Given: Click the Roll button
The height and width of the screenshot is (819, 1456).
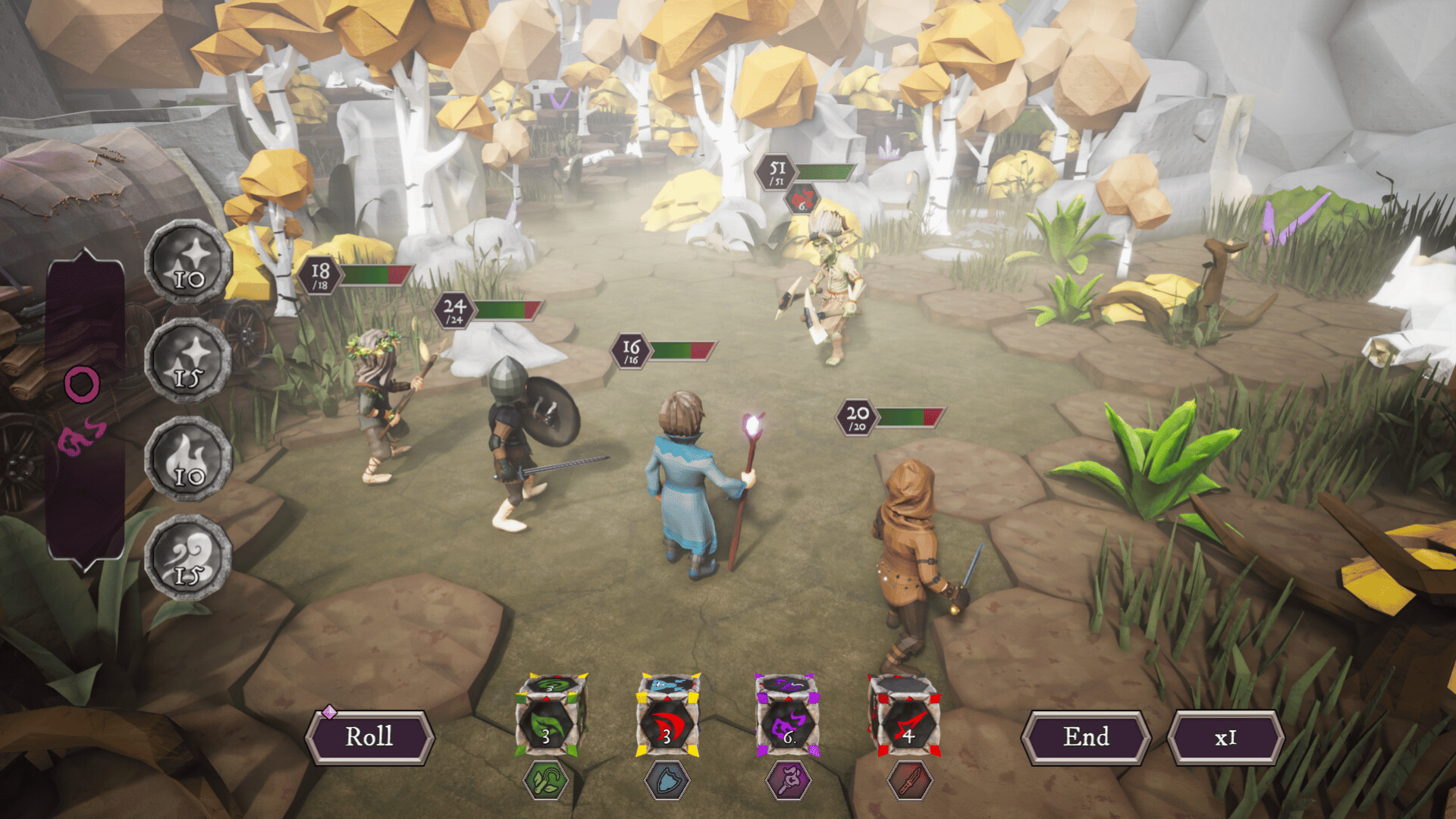Looking at the screenshot, I should [x=369, y=736].
